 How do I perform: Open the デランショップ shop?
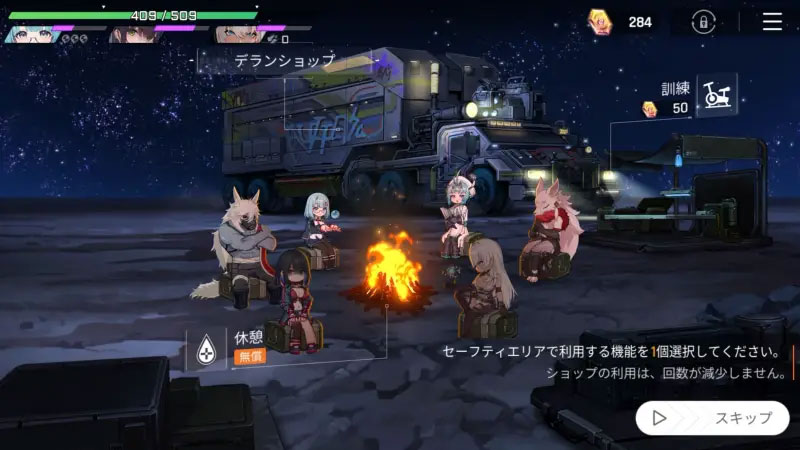tap(284, 61)
